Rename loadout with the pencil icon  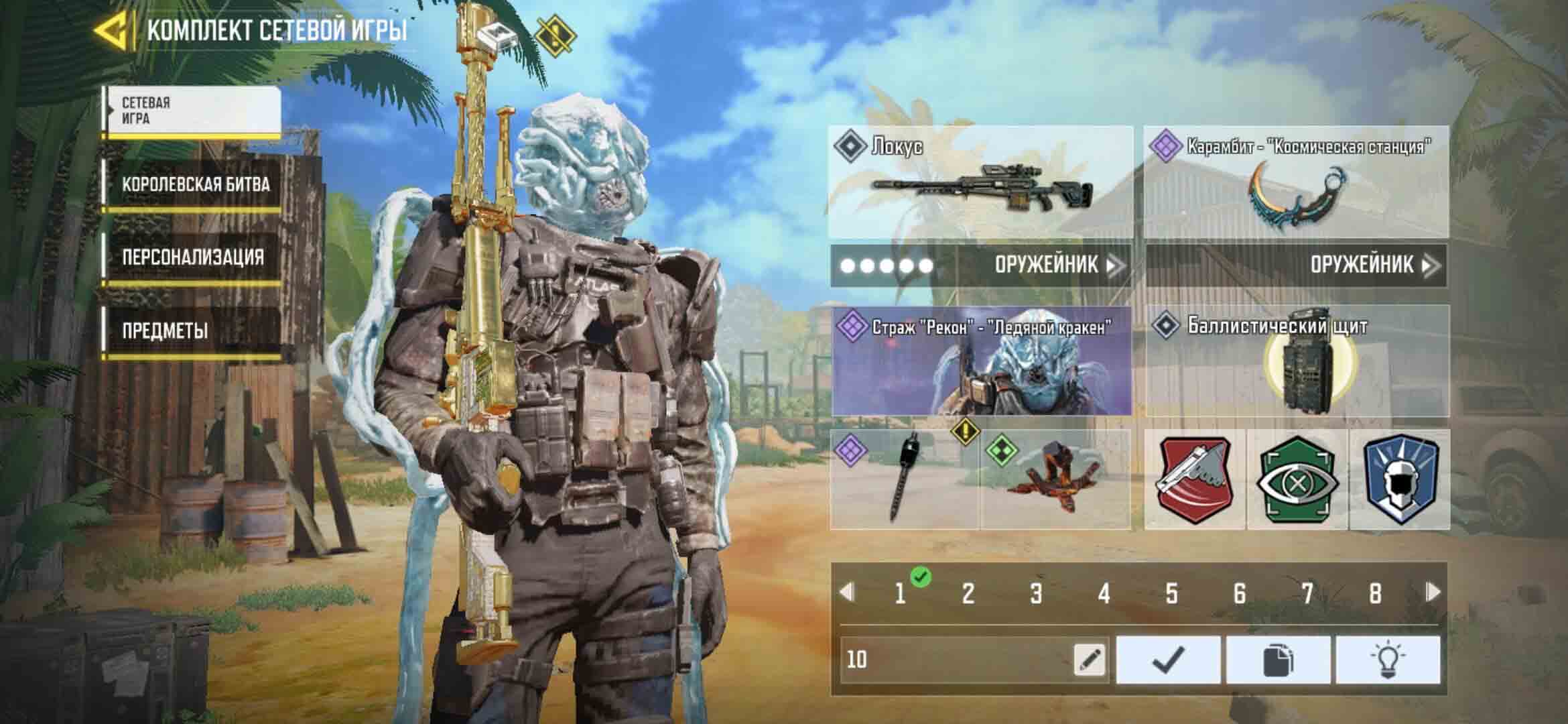pos(1090,660)
